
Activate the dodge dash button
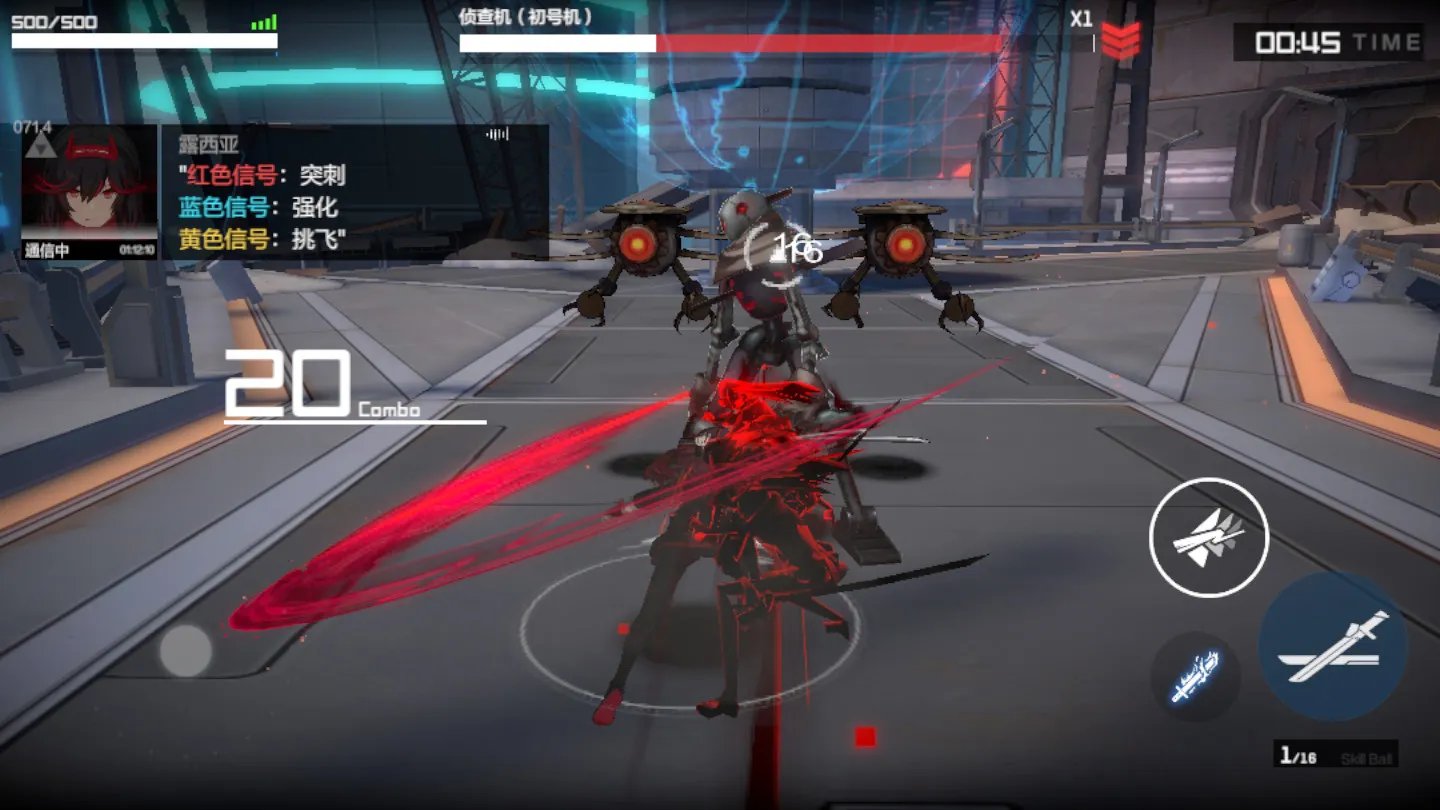tap(1208, 537)
